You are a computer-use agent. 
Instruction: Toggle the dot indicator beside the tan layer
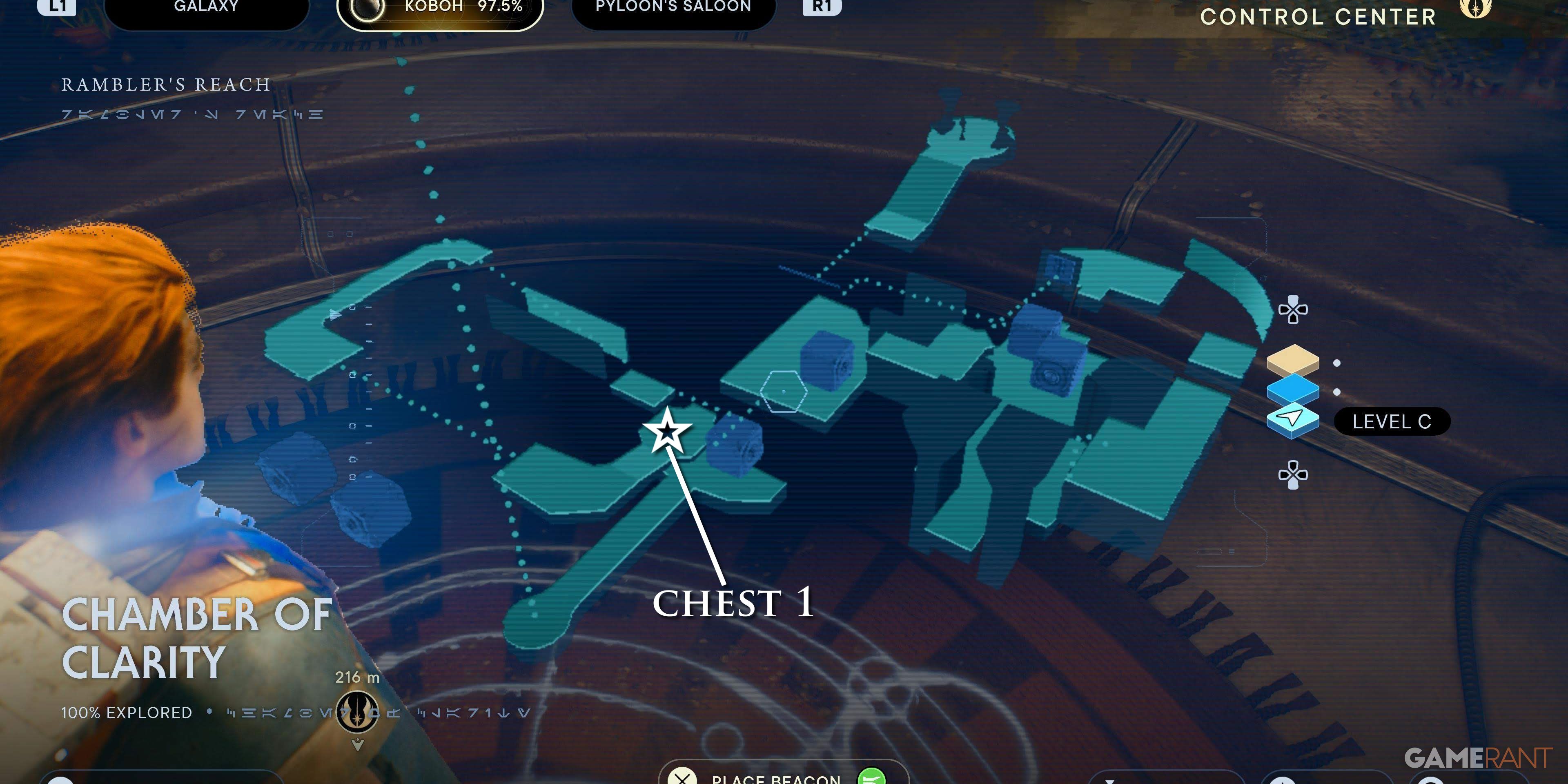click(1337, 363)
